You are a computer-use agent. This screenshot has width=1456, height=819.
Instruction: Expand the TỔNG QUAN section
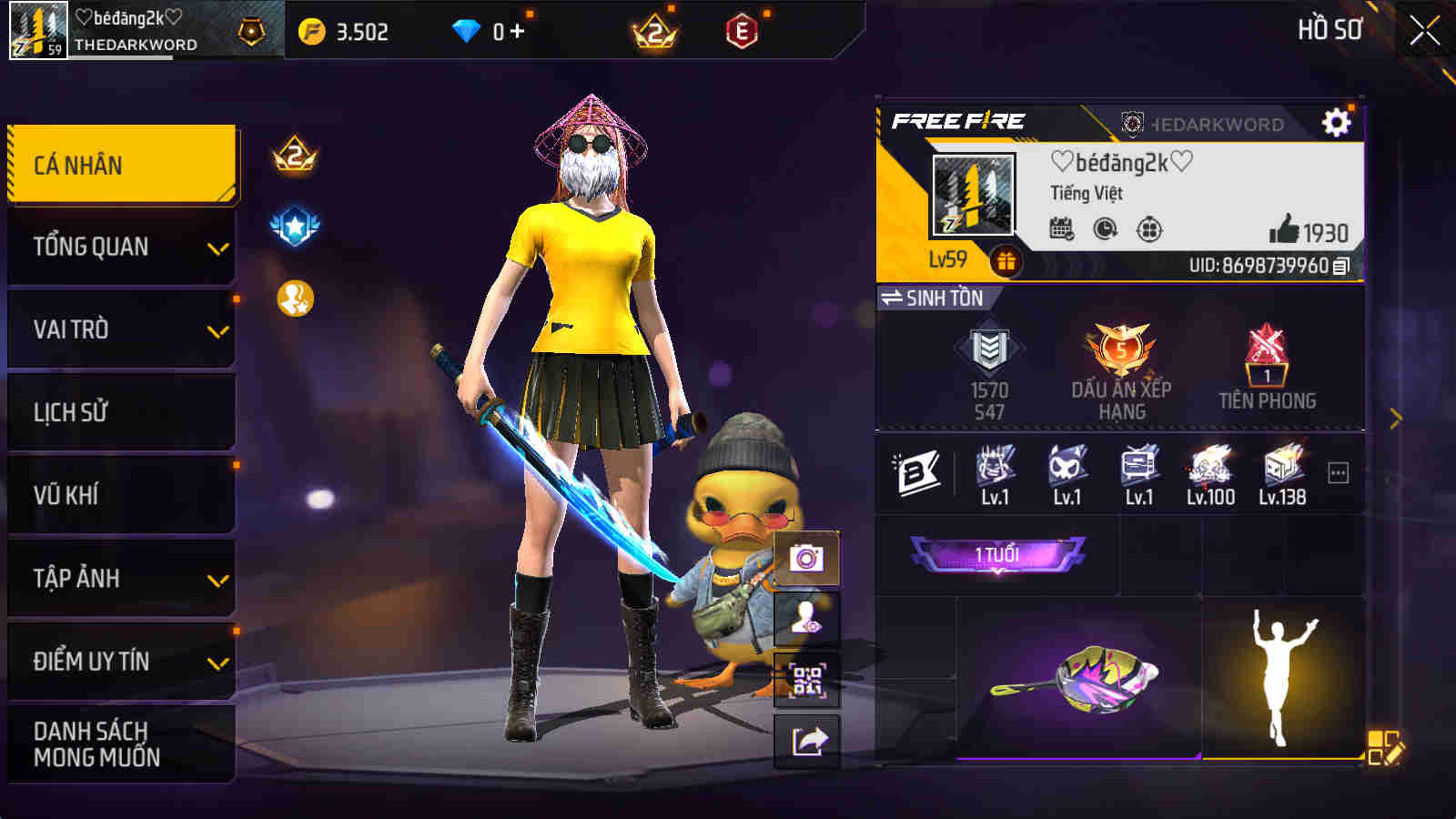[118, 246]
